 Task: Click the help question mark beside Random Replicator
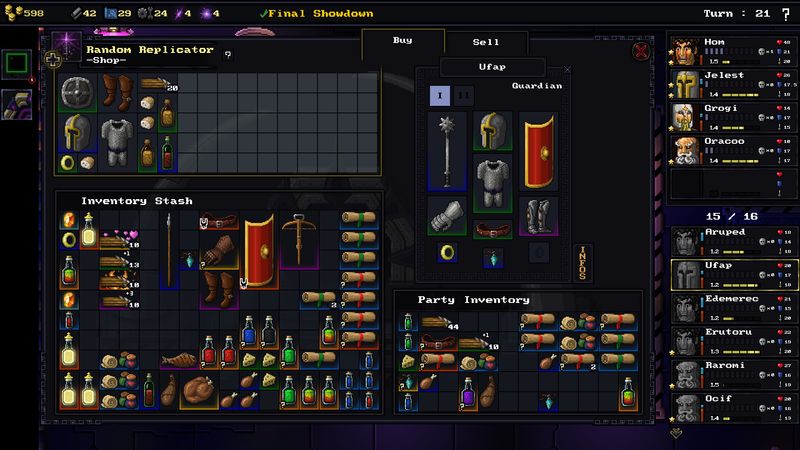pyautogui.click(x=228, y=55)
